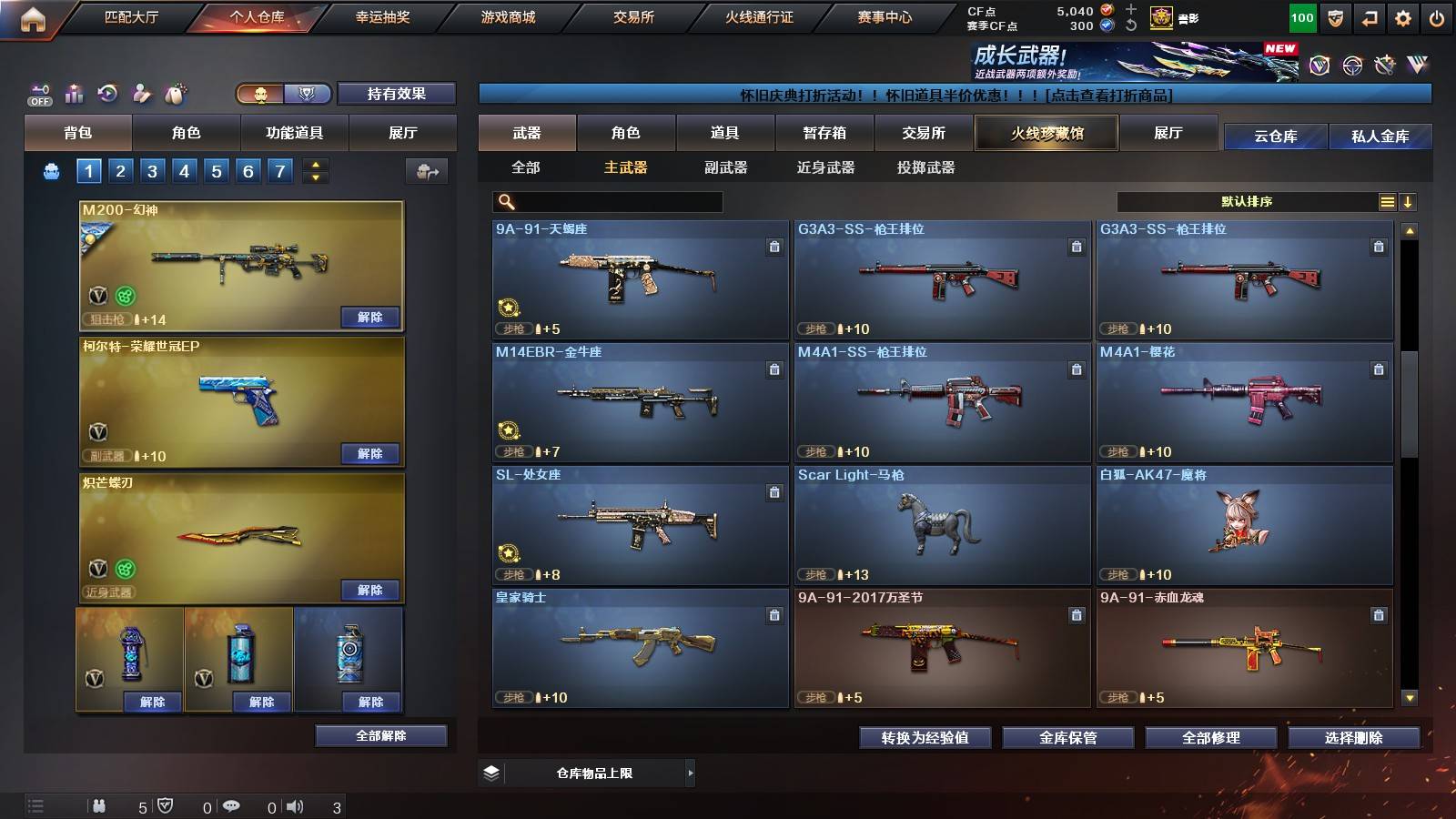Toggle the list view icon beside 默认排序

pos(1387,201)
